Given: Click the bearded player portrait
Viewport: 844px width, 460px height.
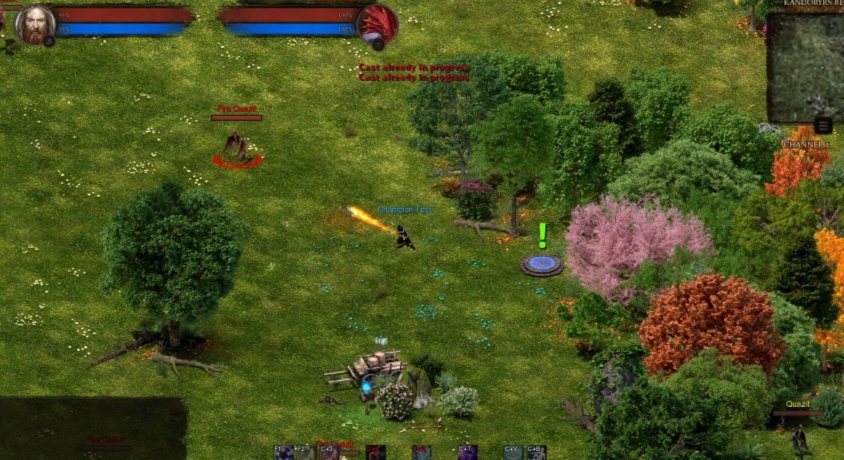Looking at the screenshot, I should click(35, 25).
